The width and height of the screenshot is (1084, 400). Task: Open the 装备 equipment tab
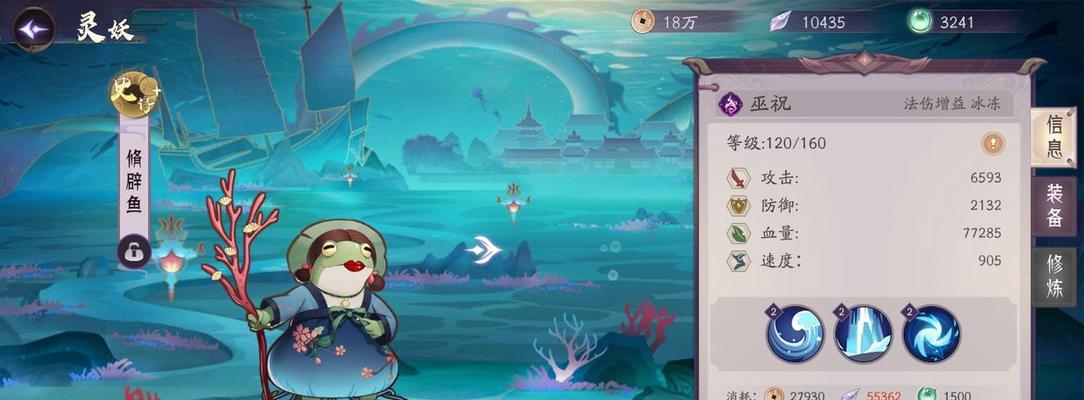[1054, 205]
